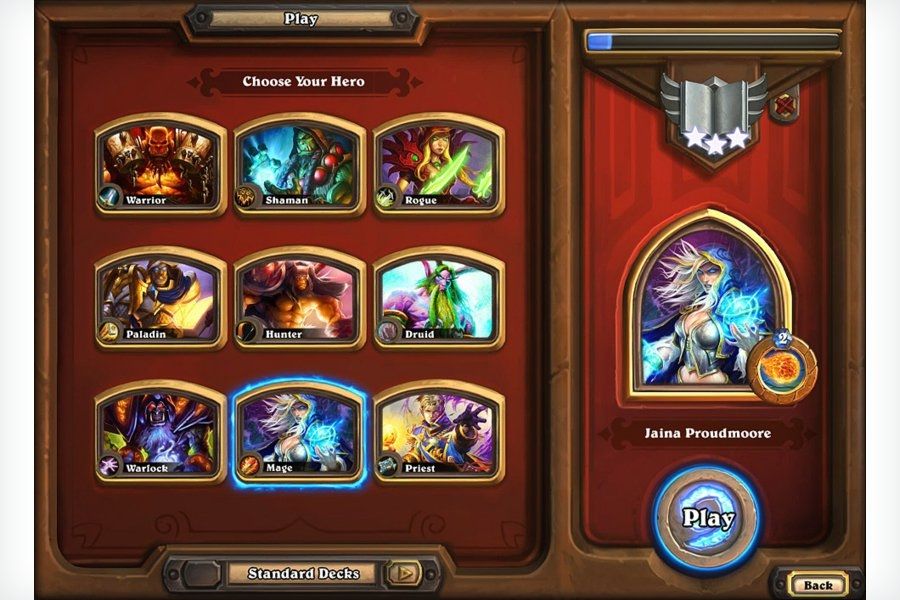Image resolution: width=900 pixels, height=600 pixels.
Task: Select the Paladin hero tile
Action: [x=160, y=298]
